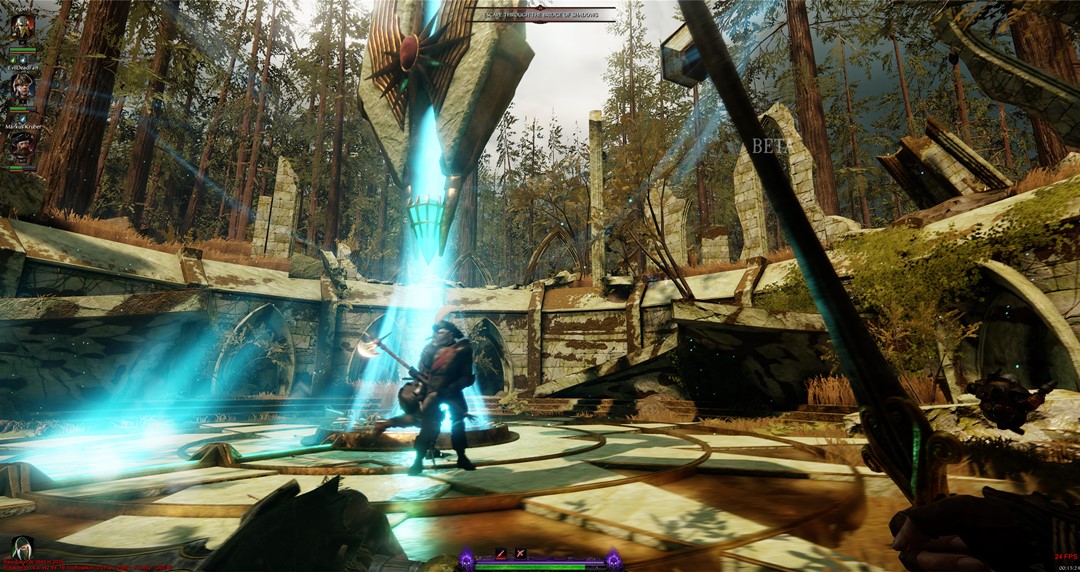Viewport: 1080px width, 572px height.
Task: Click the green hooded player portrait
Action: point(19,547)
